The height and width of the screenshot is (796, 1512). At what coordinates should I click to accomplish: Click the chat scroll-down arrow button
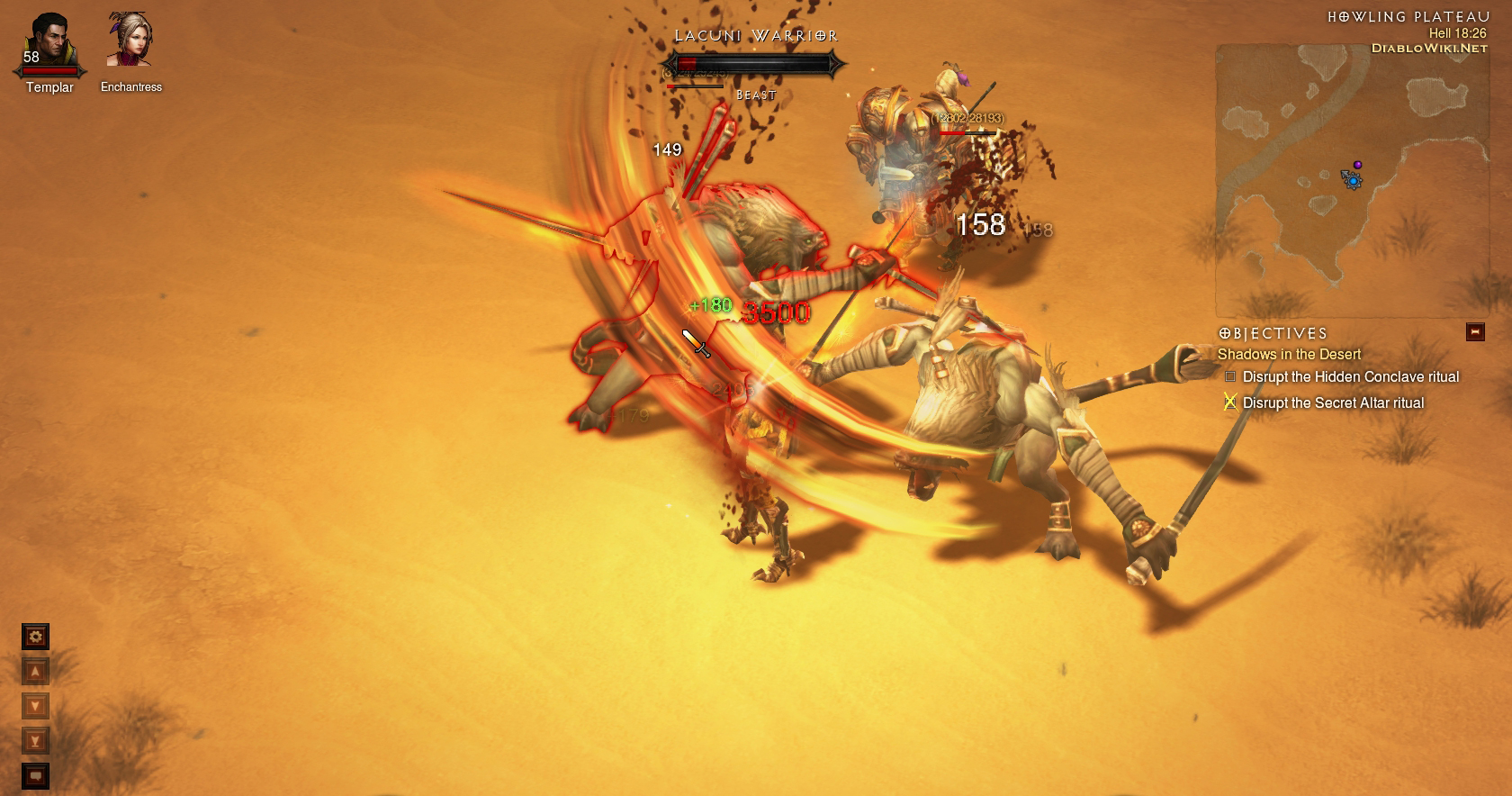pyautogui.click(x=35, y=706)
